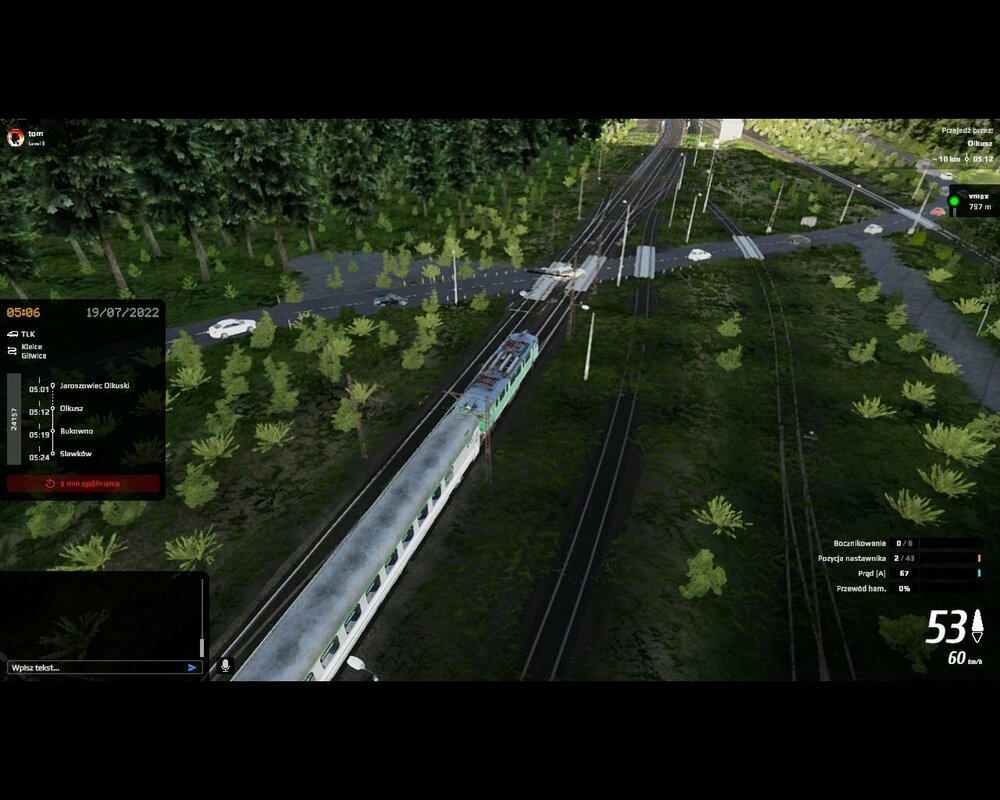Select the Jaroszowiec Olkuski timetable stop
Screen dimensions: 1000x800
tap(94, 385)
